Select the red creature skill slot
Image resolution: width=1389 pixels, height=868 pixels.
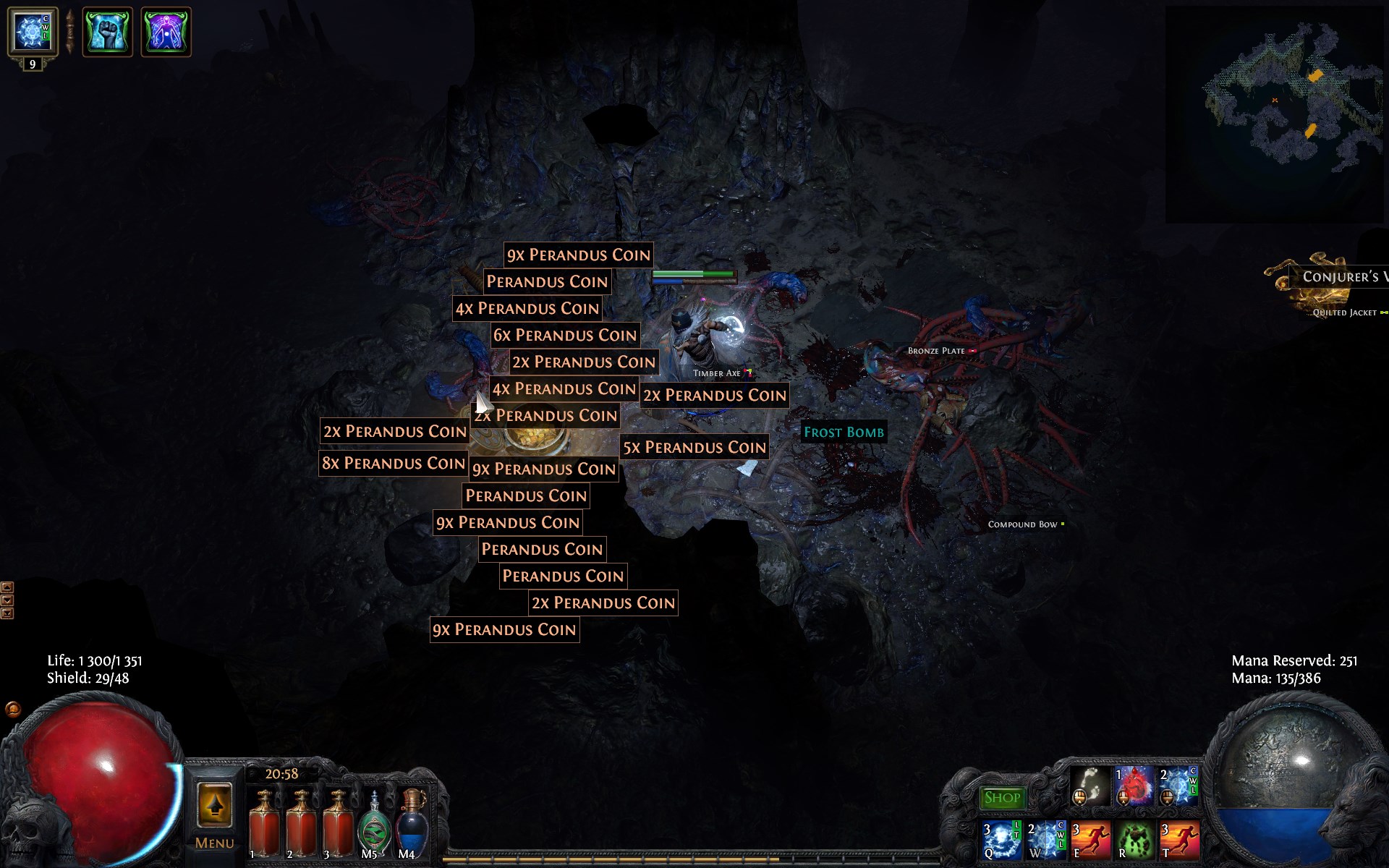[x=1134, y=786]
